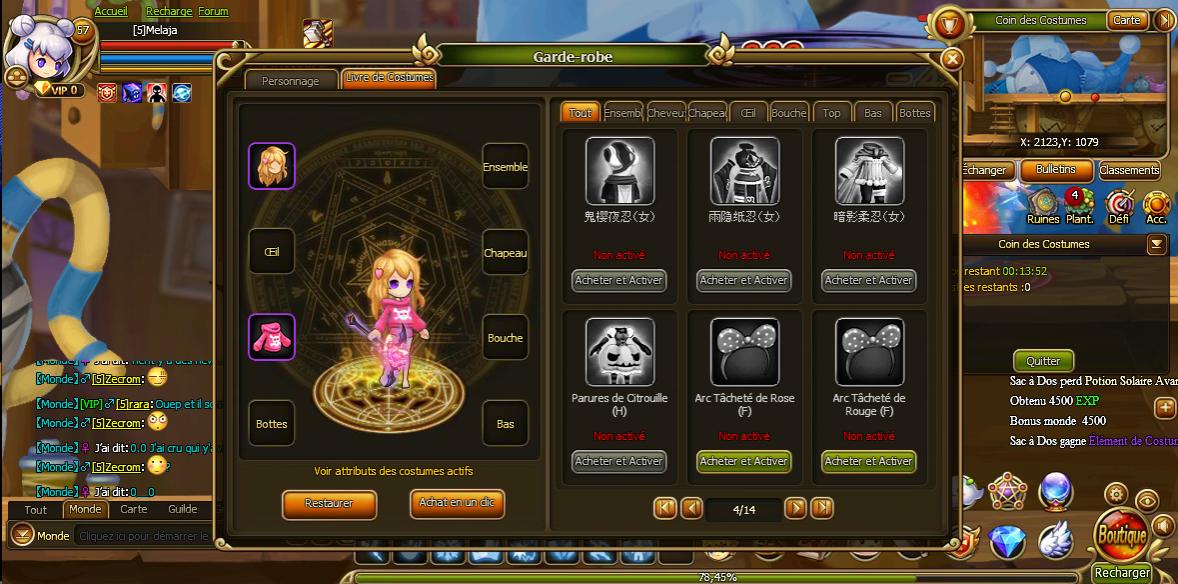Switch chat to the Guilde tab
The image size is (1178, 584).
[x=182, y=509]
